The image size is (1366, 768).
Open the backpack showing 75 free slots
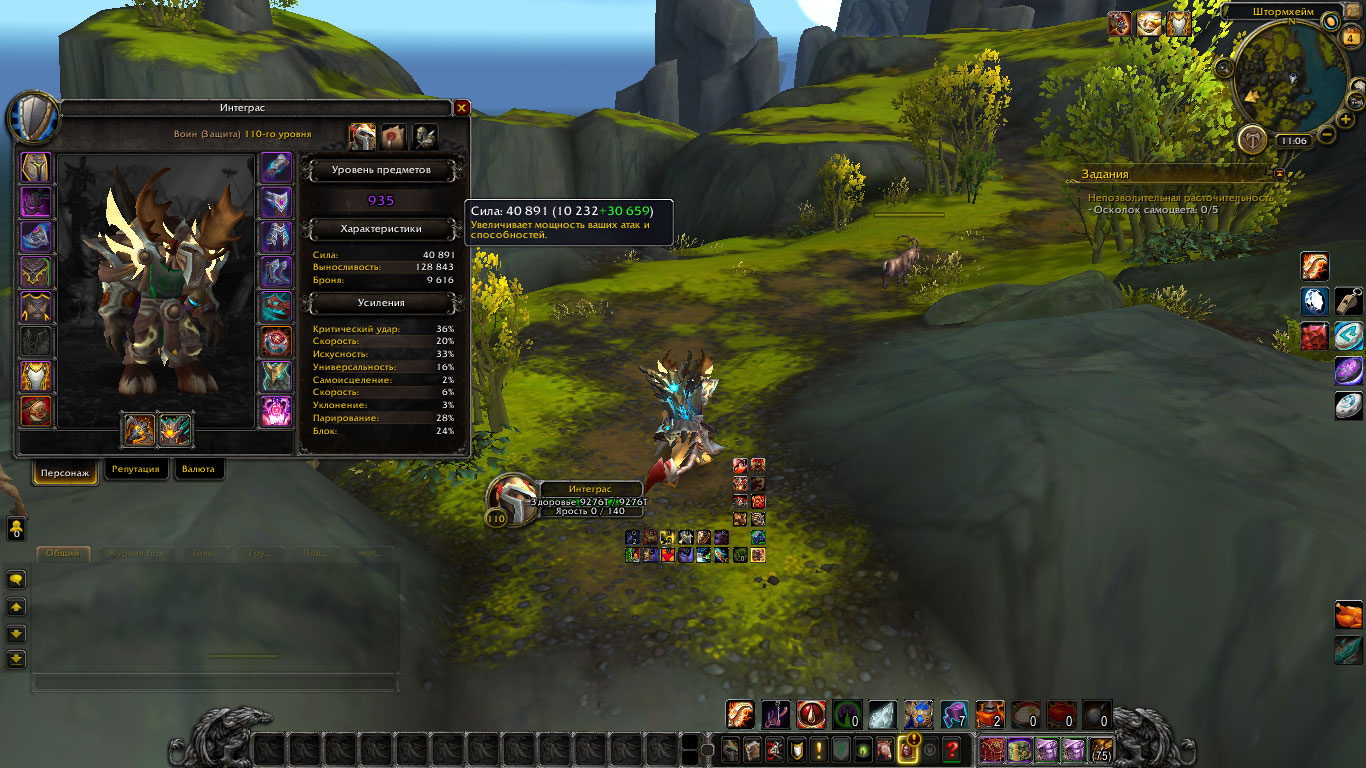[x=1100, y=749]
